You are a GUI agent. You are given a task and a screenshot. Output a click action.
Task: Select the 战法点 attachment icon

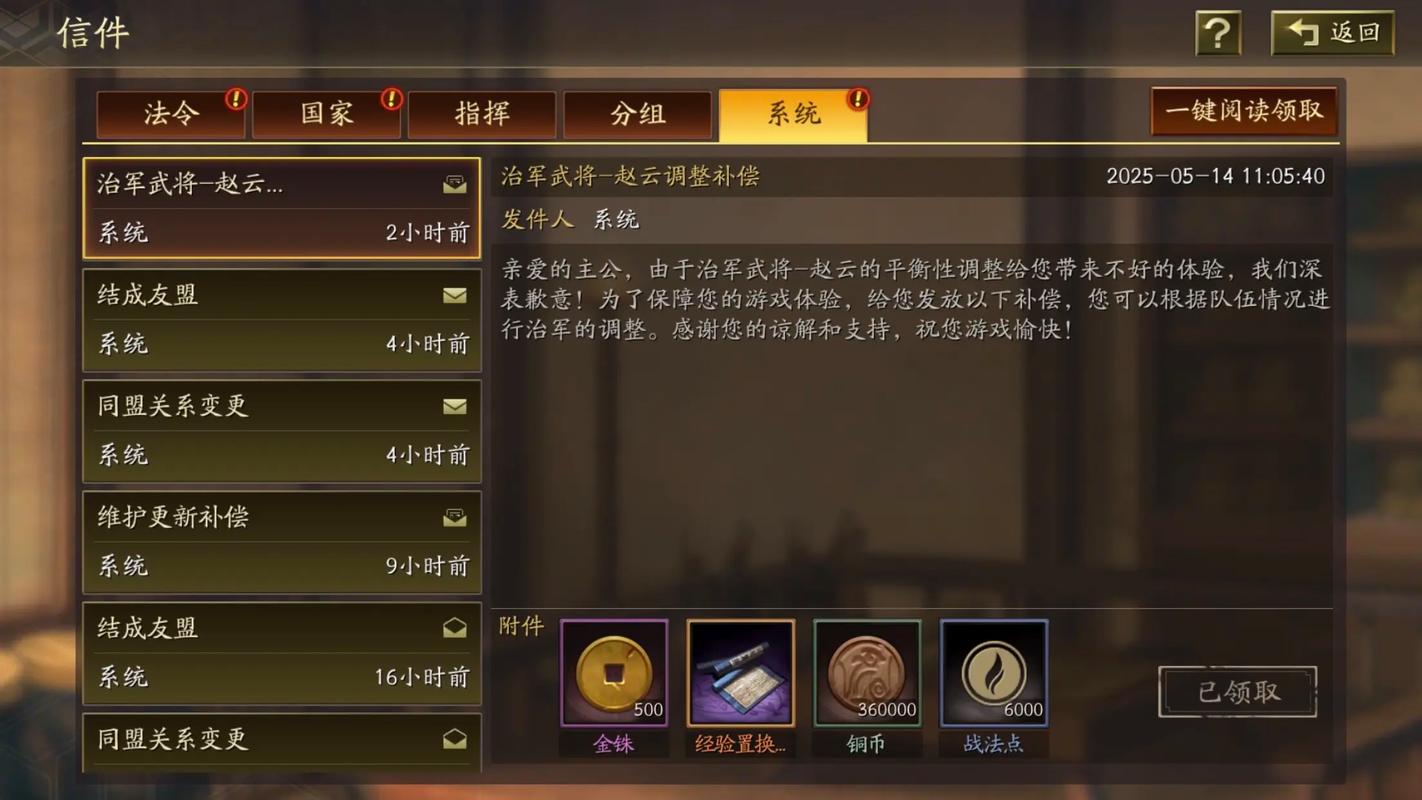pos(993,670)
